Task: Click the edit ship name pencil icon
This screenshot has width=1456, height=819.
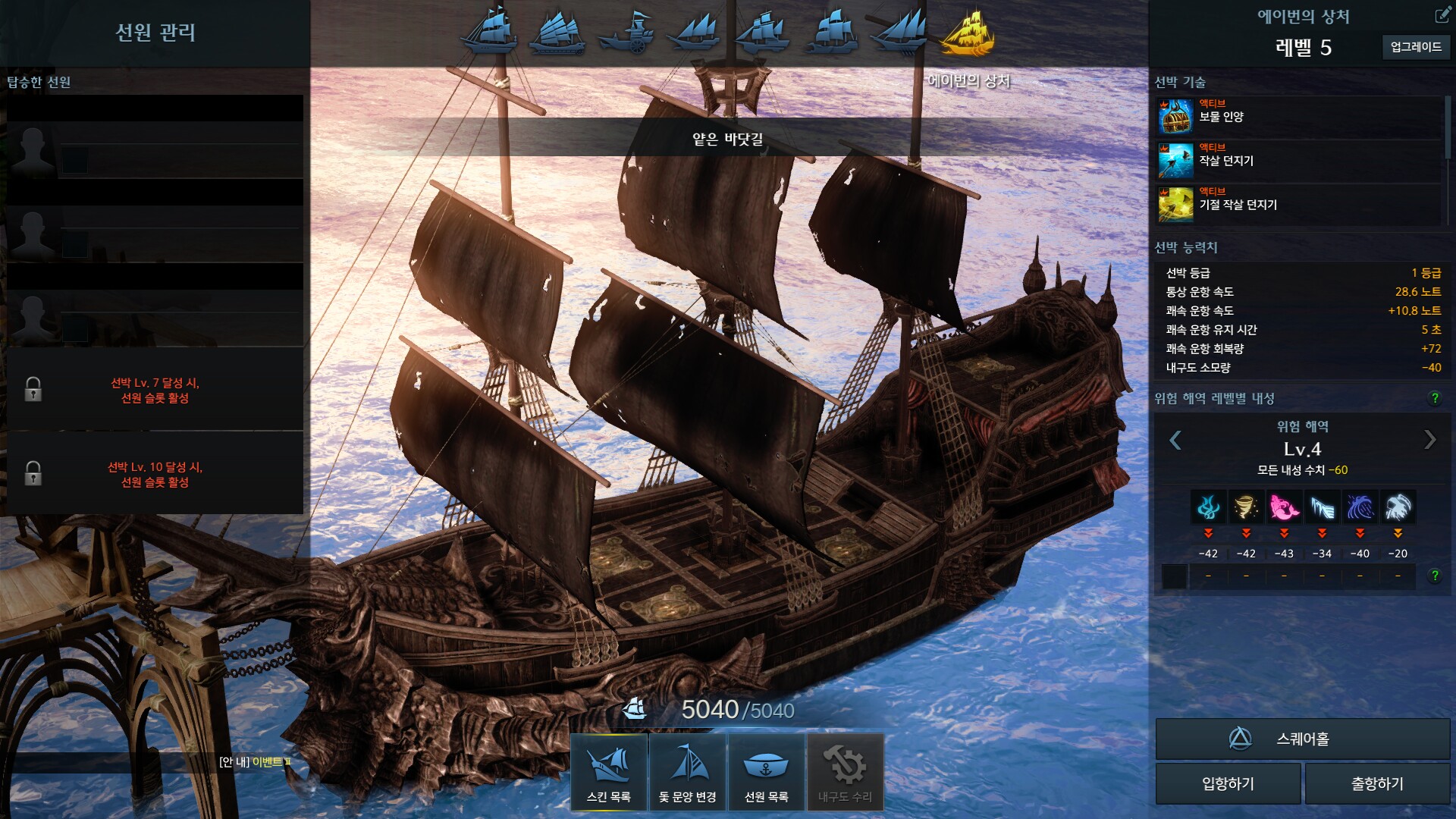Action: pos(1442,15)
